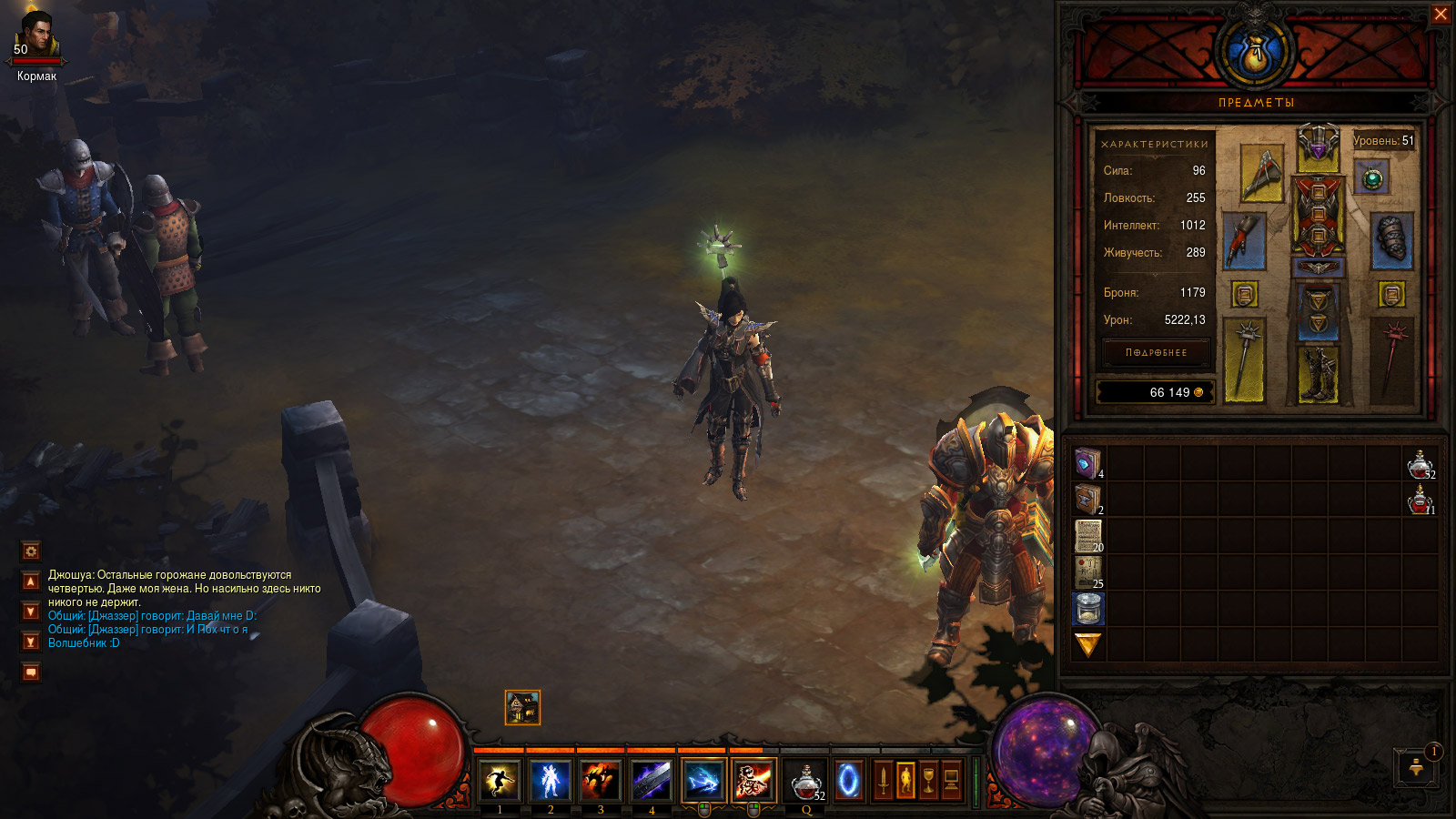Select the blacksmithing tome with anvil cover
Screen dimensions: 1456x819
coord(1088,499)
